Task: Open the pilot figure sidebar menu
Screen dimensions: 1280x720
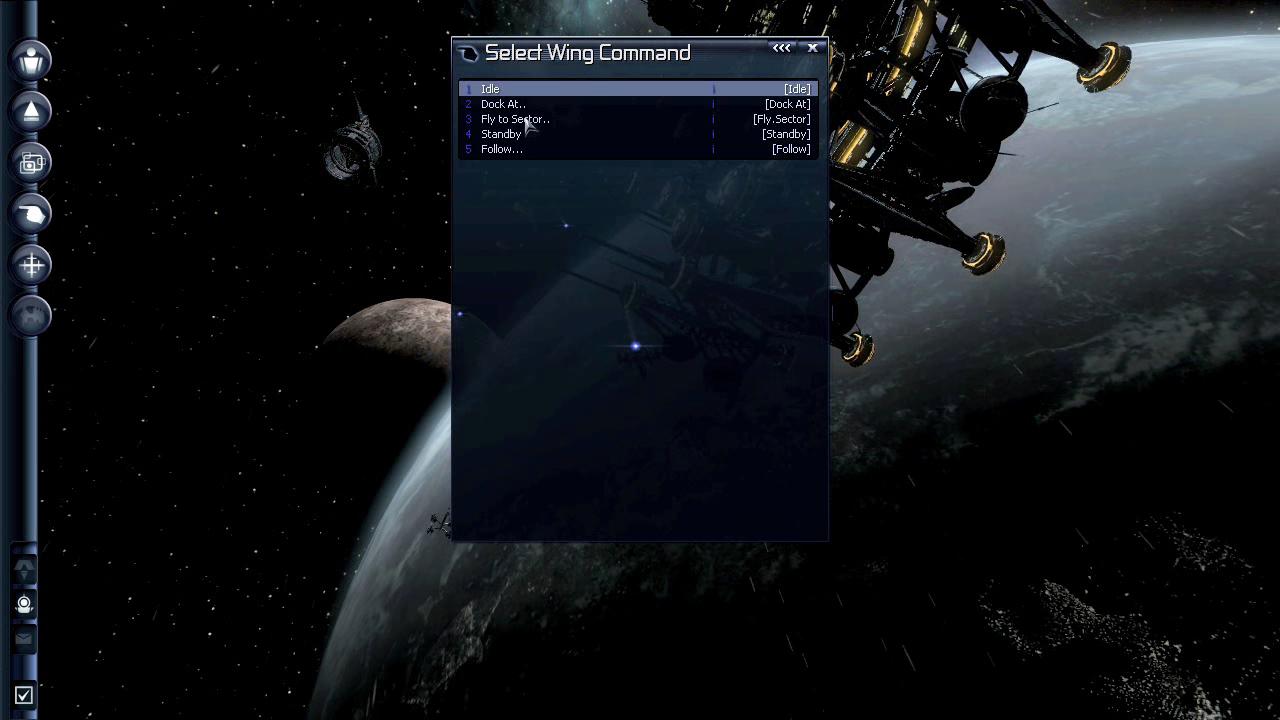Action: [31, 60]
